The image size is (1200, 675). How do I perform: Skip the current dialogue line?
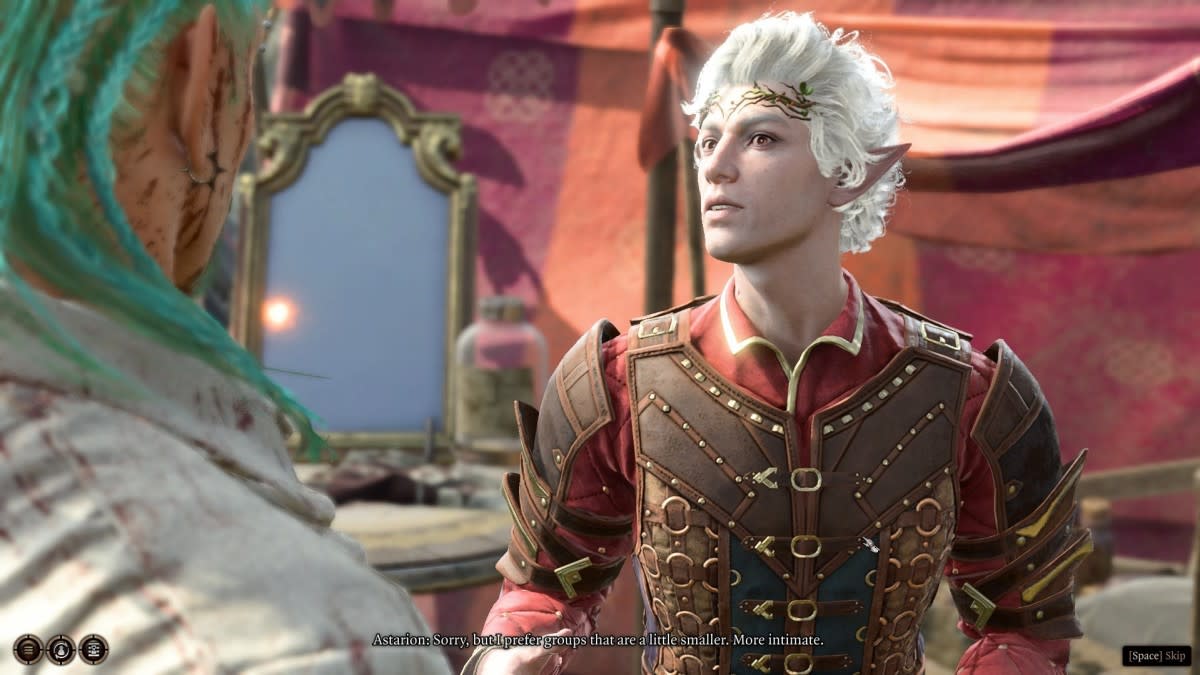1156,656
